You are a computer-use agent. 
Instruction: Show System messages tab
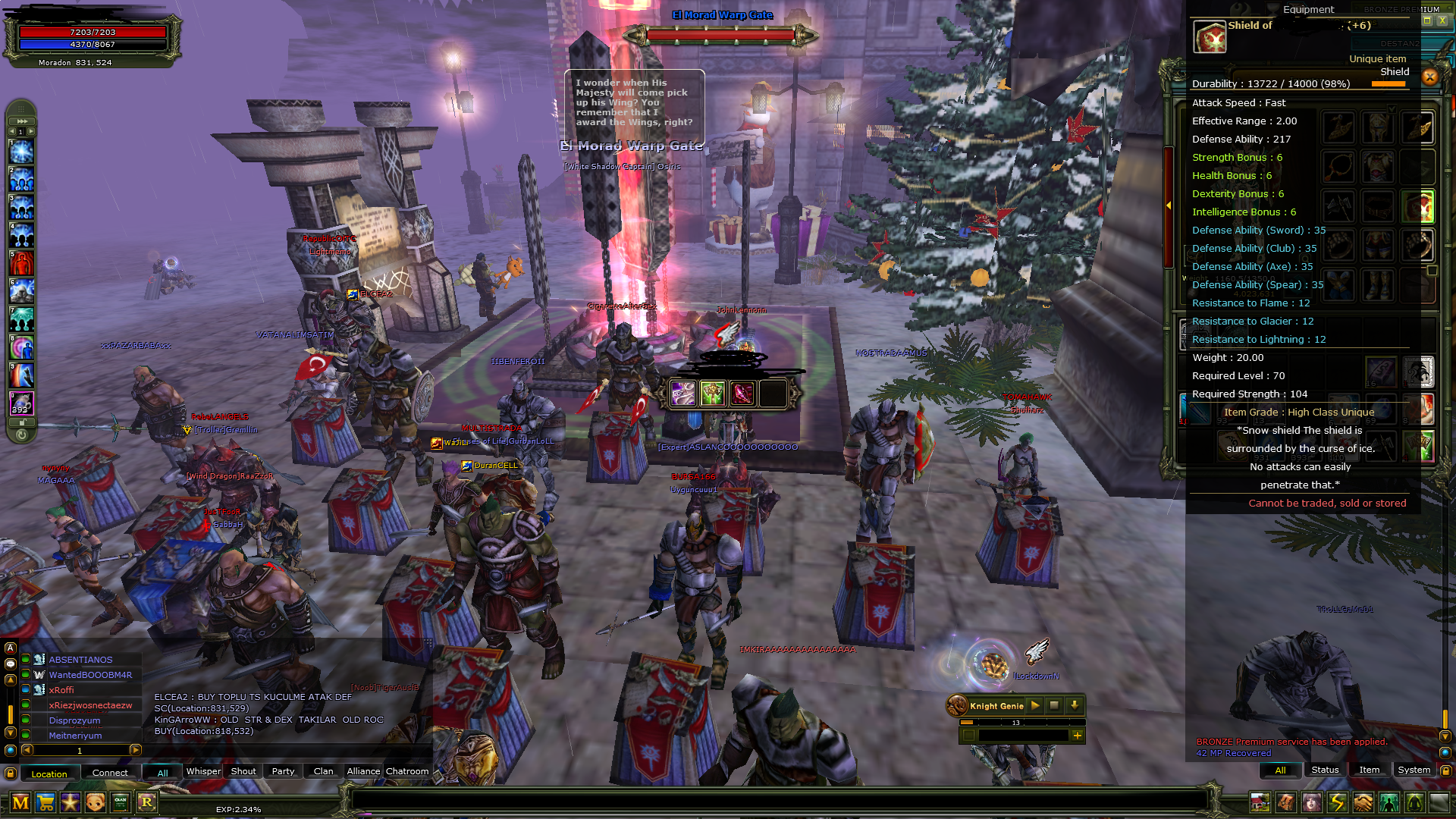click(1414, 770)
